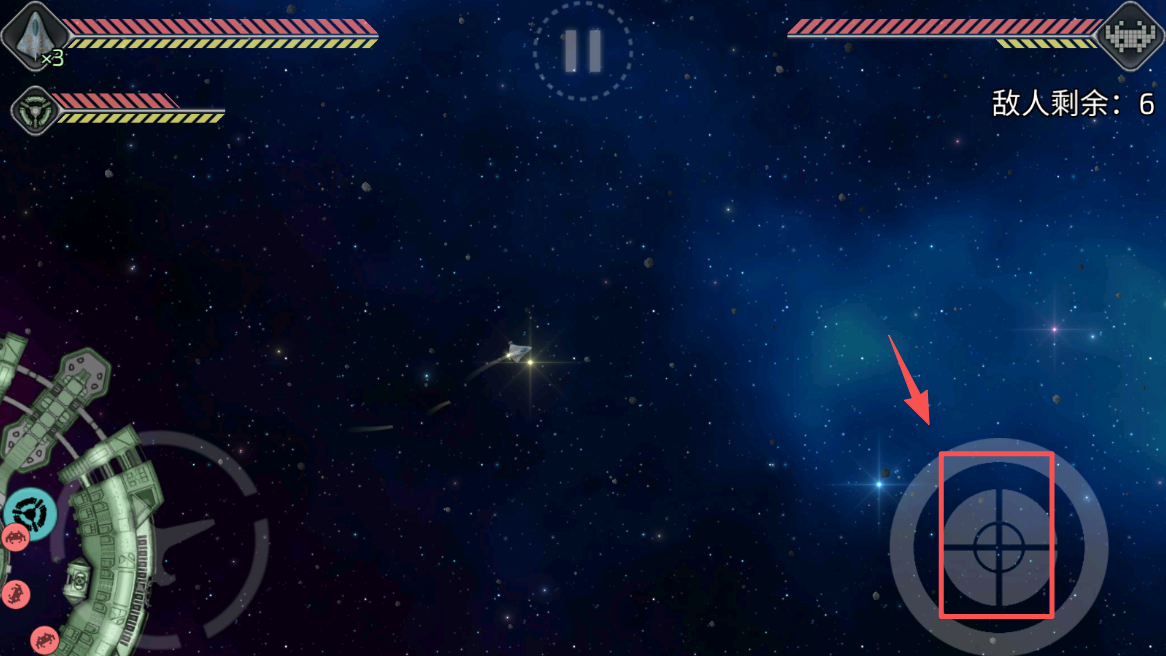
Task: Click the player ship lives icon
Action: tap(32, 37)
